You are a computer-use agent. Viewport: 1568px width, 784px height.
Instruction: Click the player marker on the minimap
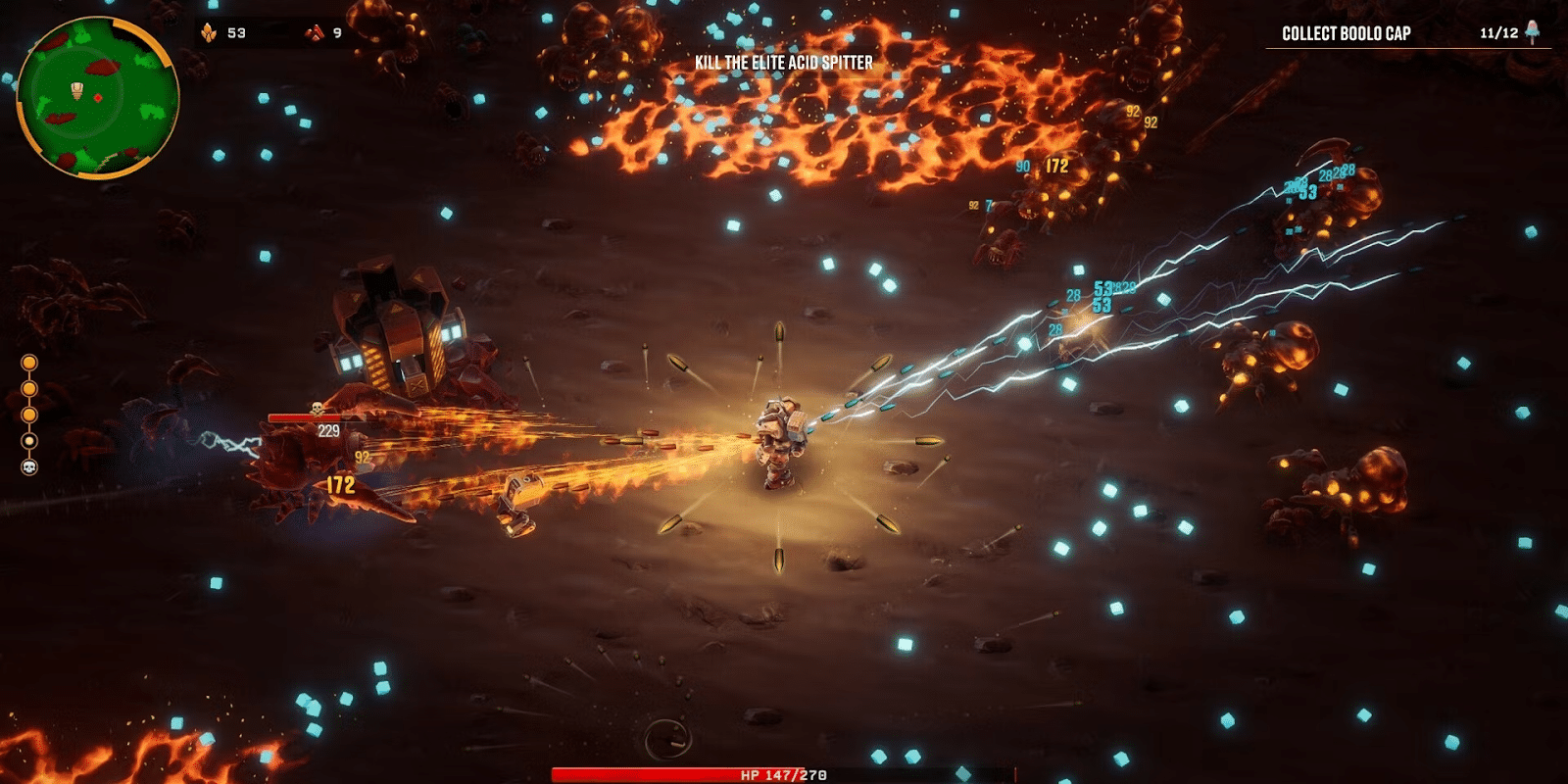(76, 91)
